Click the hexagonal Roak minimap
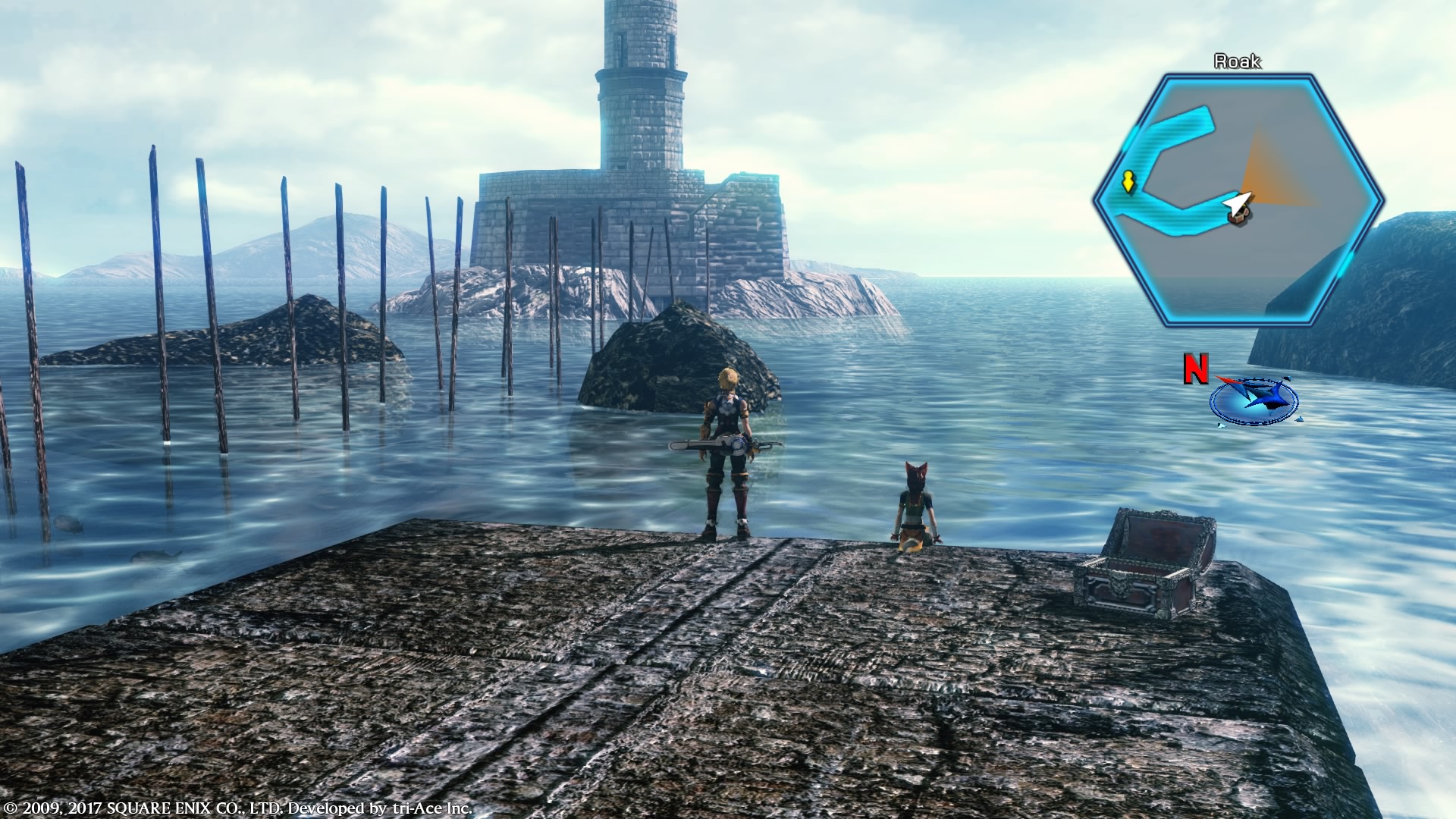The width and height of the screenshot is (1456, 819). coord(1238,202)
